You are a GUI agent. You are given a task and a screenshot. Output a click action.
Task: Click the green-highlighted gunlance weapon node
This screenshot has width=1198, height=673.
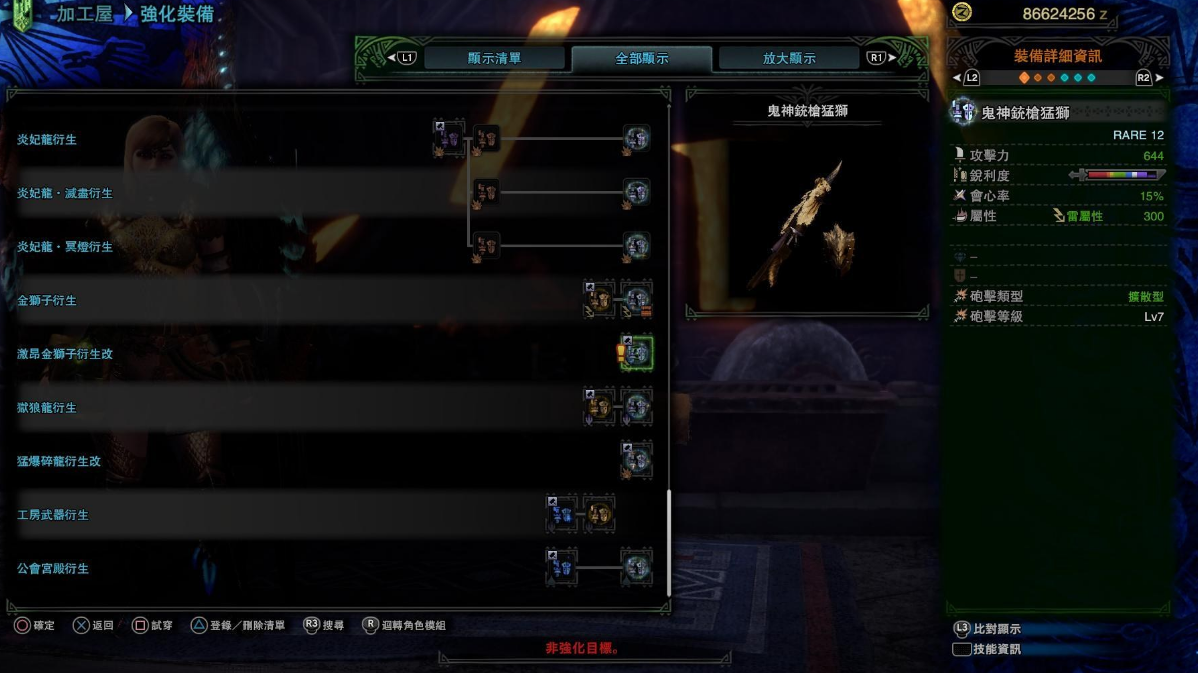pyautogui.click(x=636, y=353)
